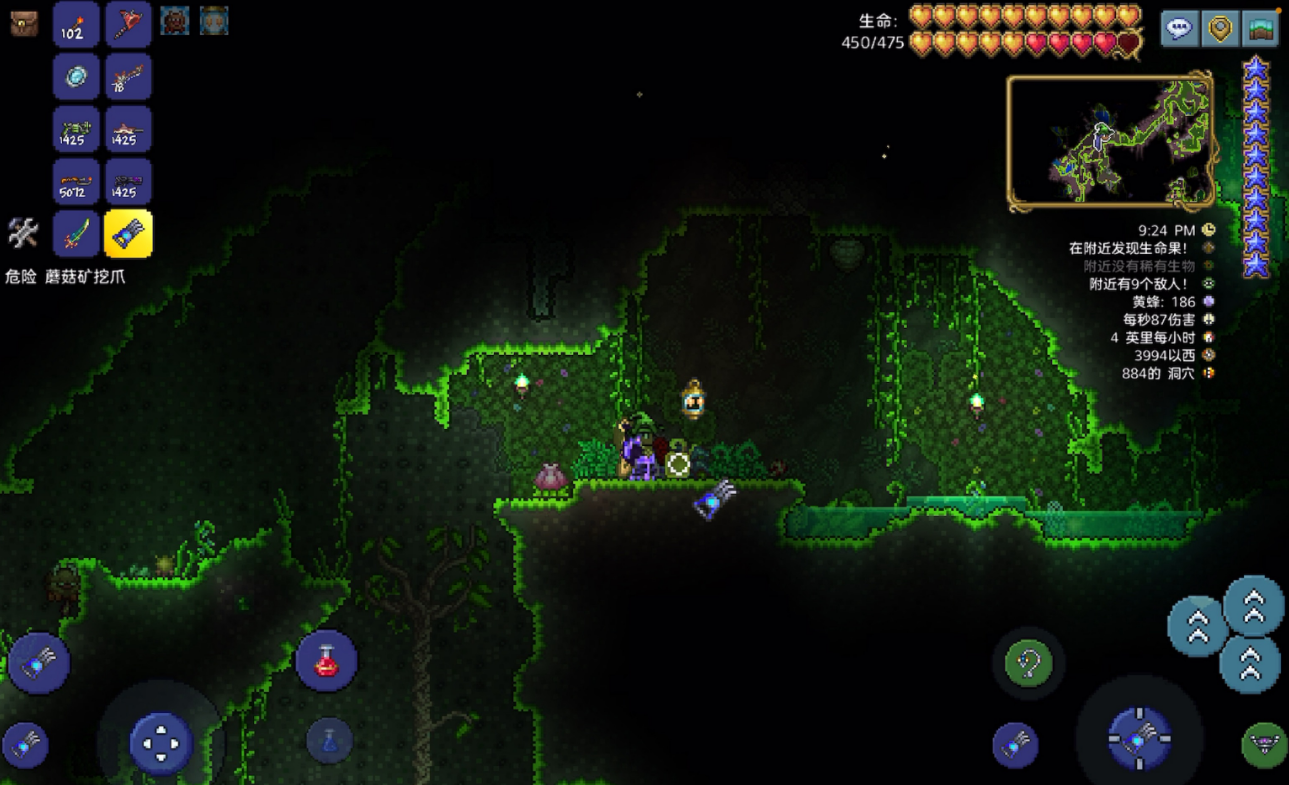Viewport: 1289px width, 785px height.
Task: Tap the claw attack aim joystick
Action: coord(1138,739)
